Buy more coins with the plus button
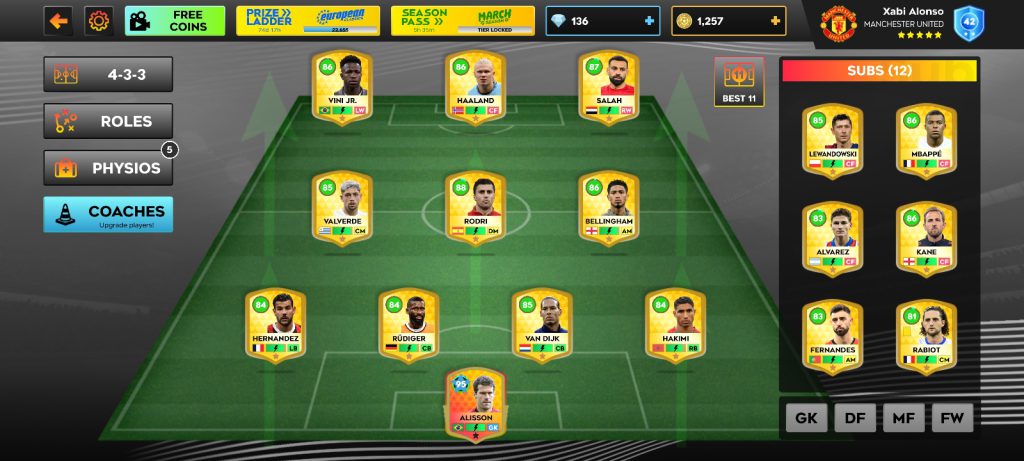1024x461 pixels. [775, 21]
